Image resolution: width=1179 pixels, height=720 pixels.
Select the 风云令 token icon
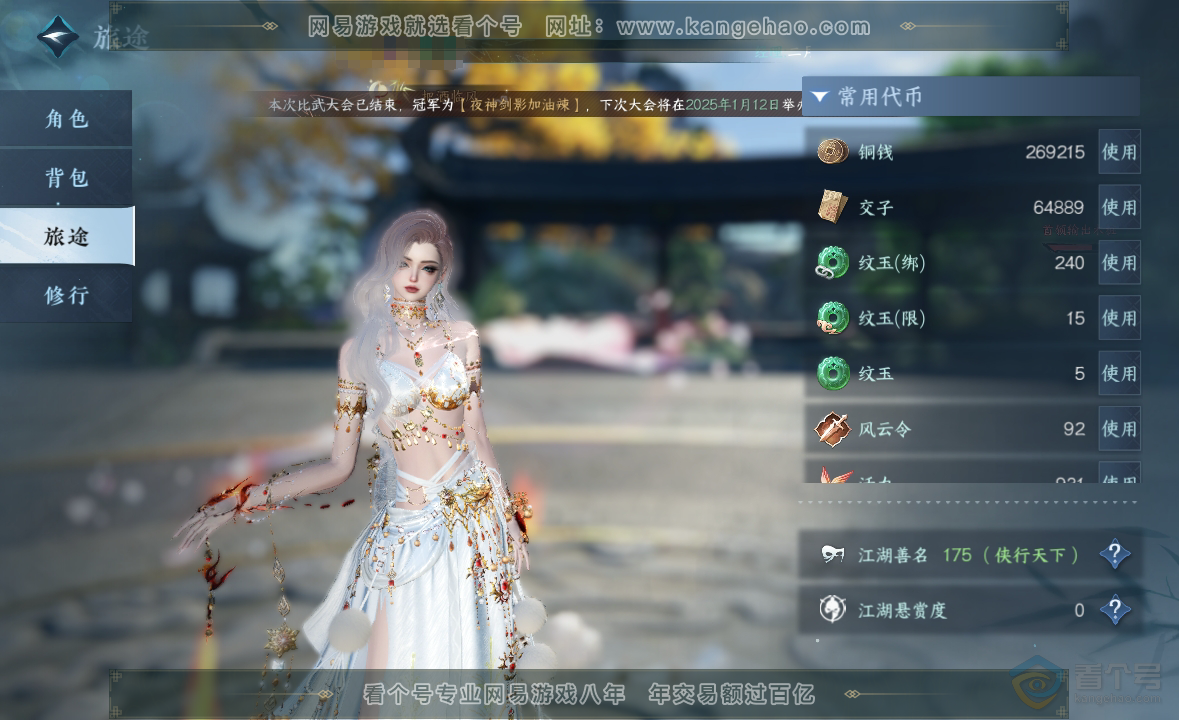[x=832, y=429]
